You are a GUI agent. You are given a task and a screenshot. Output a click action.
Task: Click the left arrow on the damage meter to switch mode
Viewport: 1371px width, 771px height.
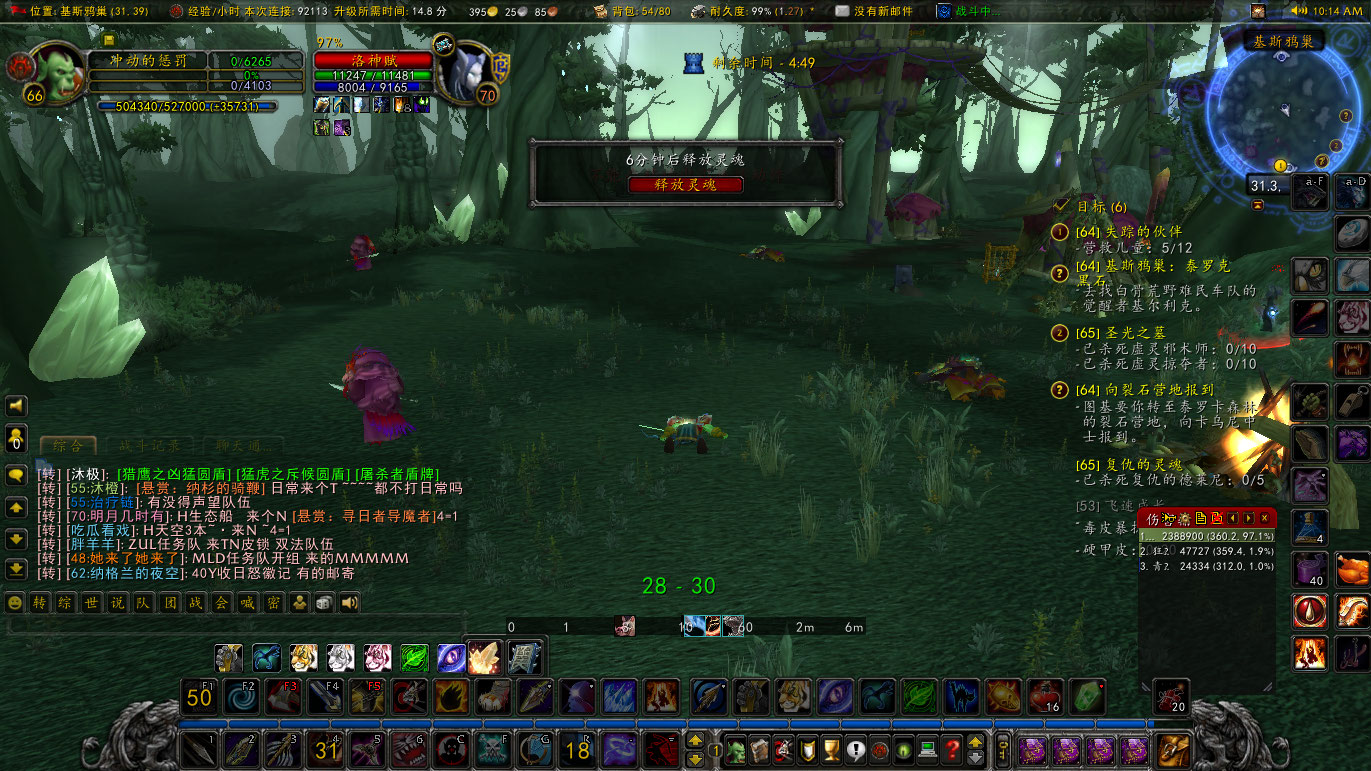pyautogui.click(x=1233, y=517)
